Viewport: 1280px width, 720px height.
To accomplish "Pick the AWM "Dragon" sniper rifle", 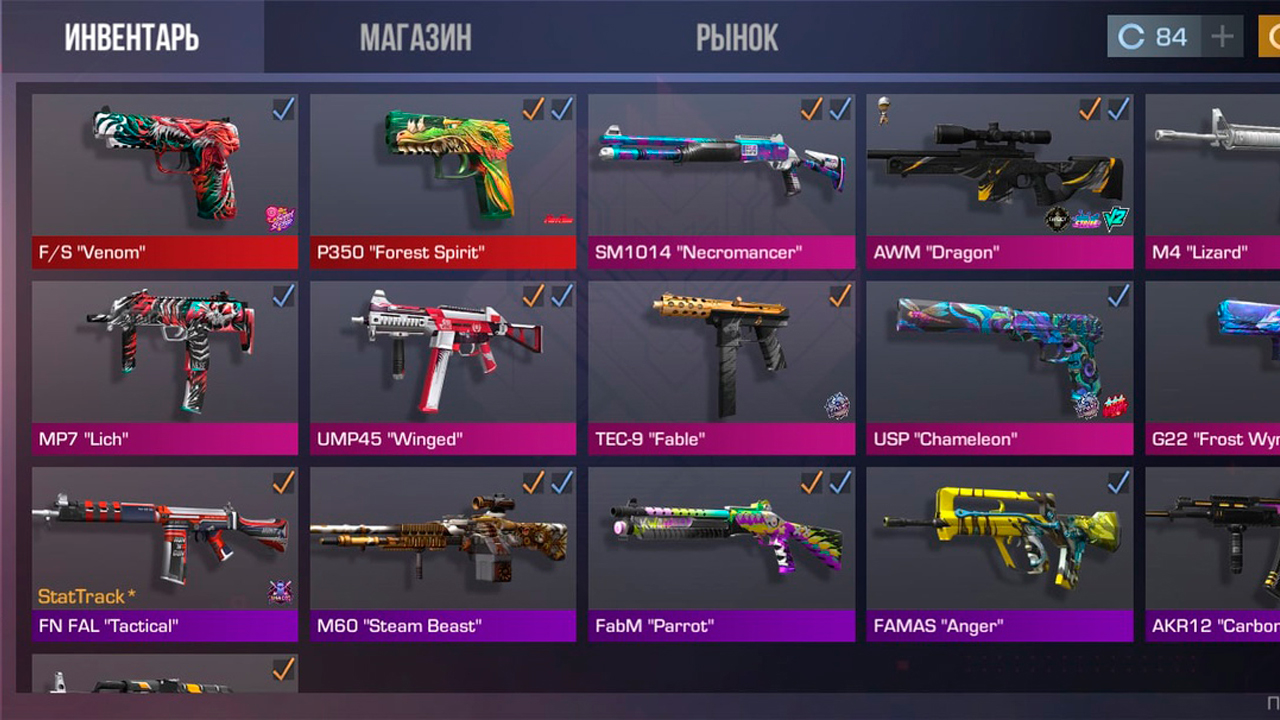I will pos(999,180).
